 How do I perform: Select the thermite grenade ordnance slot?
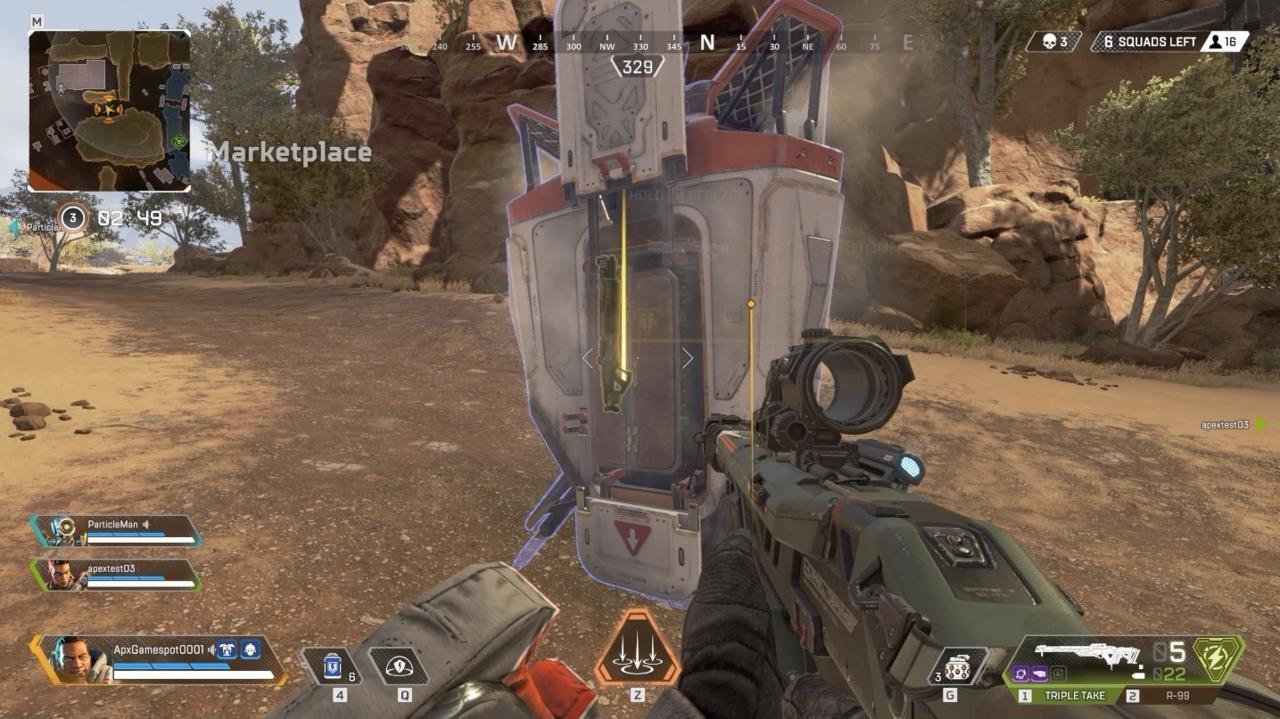tap(957, 666)
